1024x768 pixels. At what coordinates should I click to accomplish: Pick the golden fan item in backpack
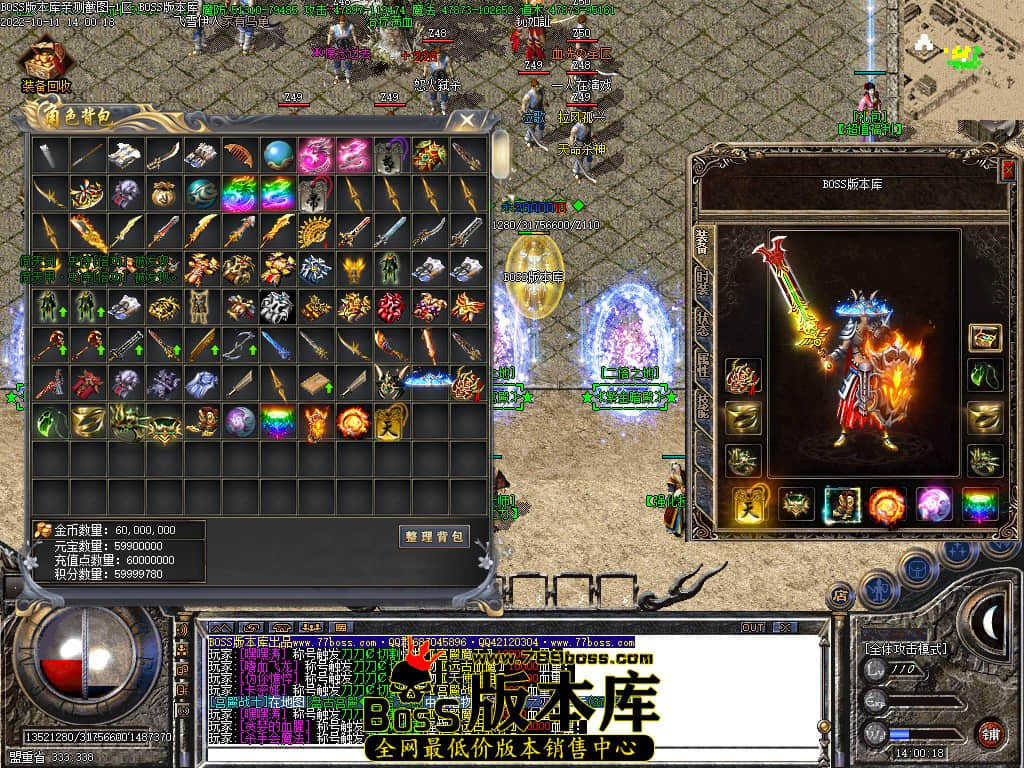click(x=316, y=231)
